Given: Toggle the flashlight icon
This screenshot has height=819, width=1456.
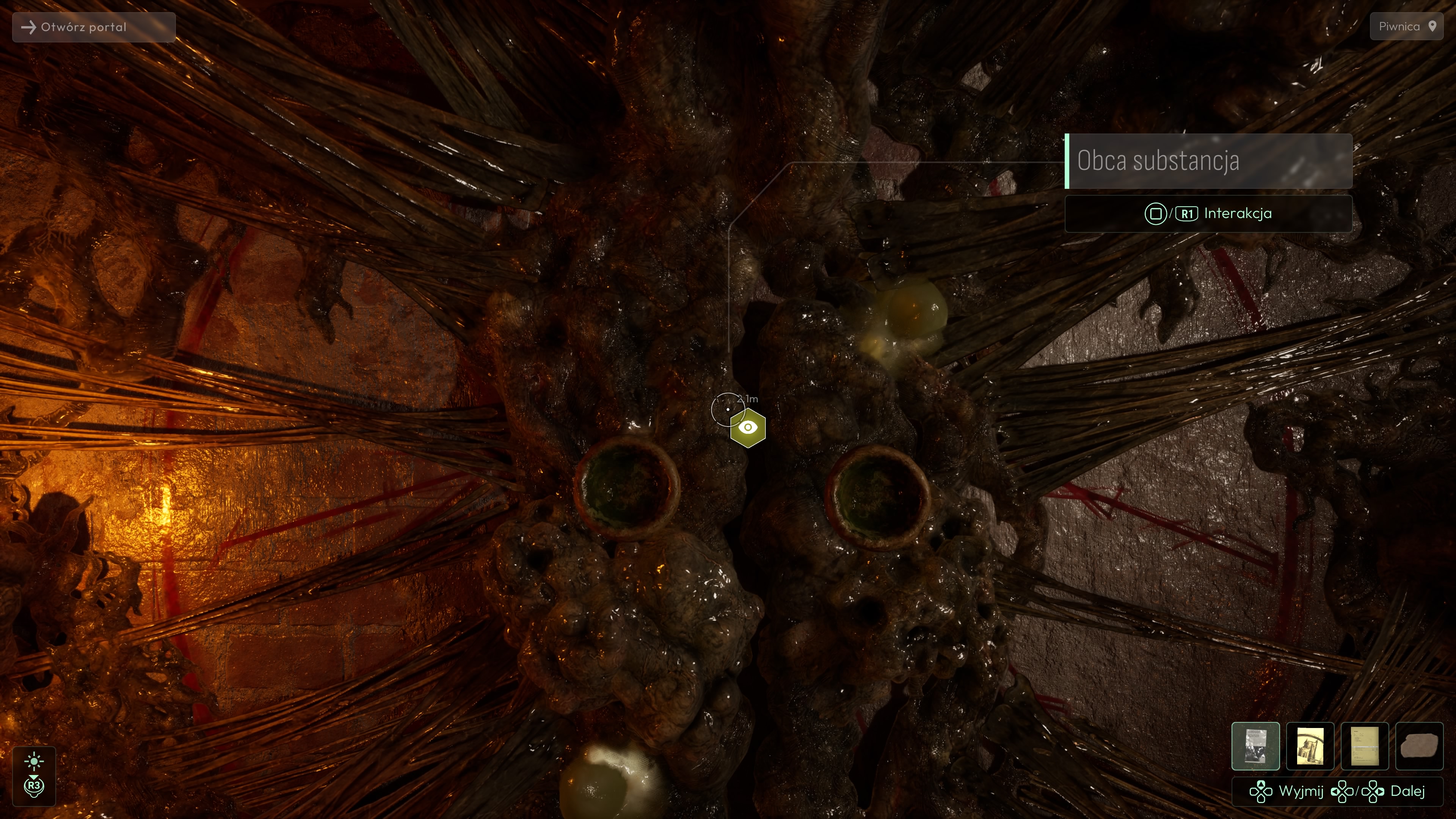Looking at the screenshot, I should coord(34,761).
